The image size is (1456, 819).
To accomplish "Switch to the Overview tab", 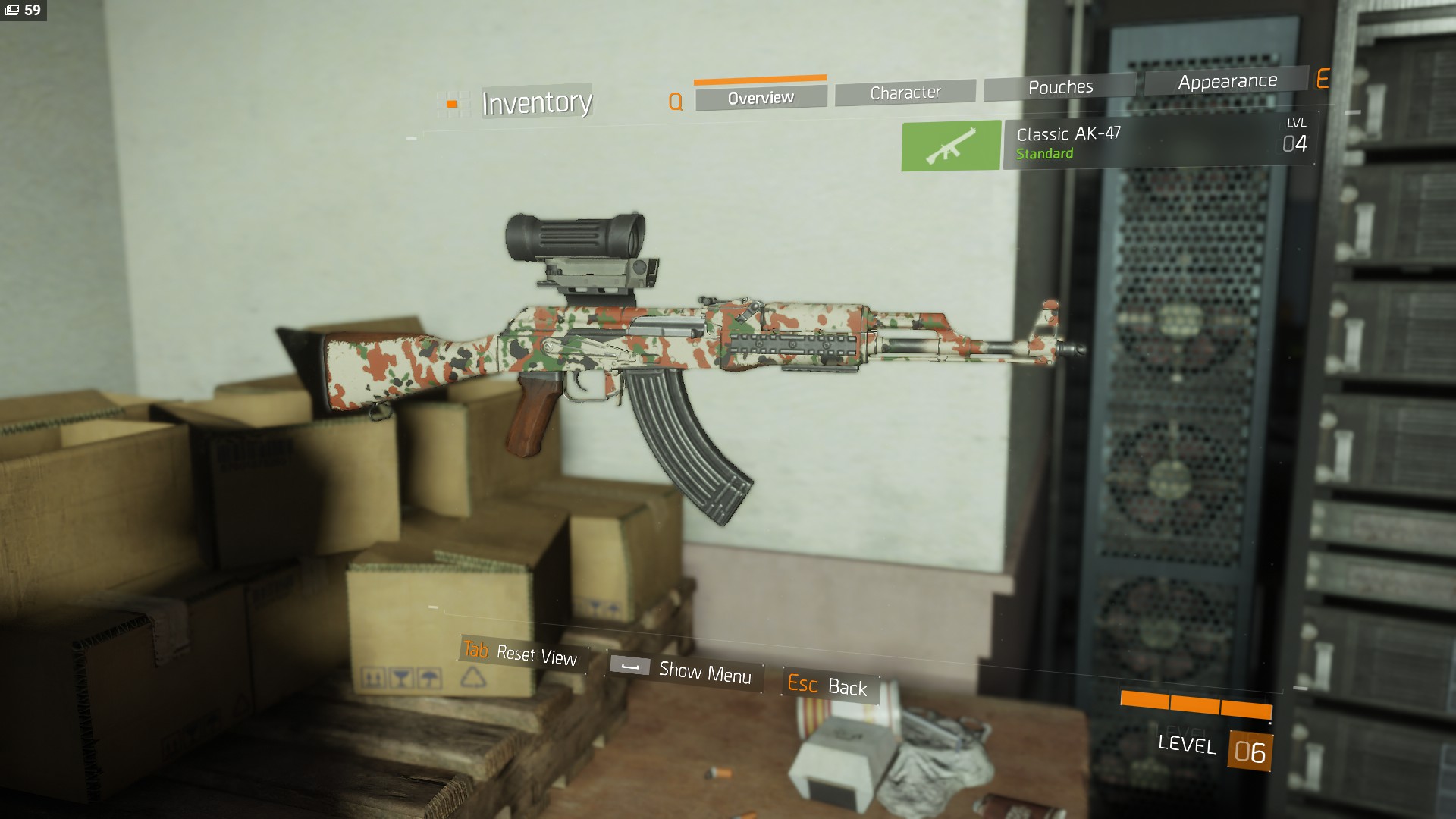I will pyautogui.click(x=761, y=98).
